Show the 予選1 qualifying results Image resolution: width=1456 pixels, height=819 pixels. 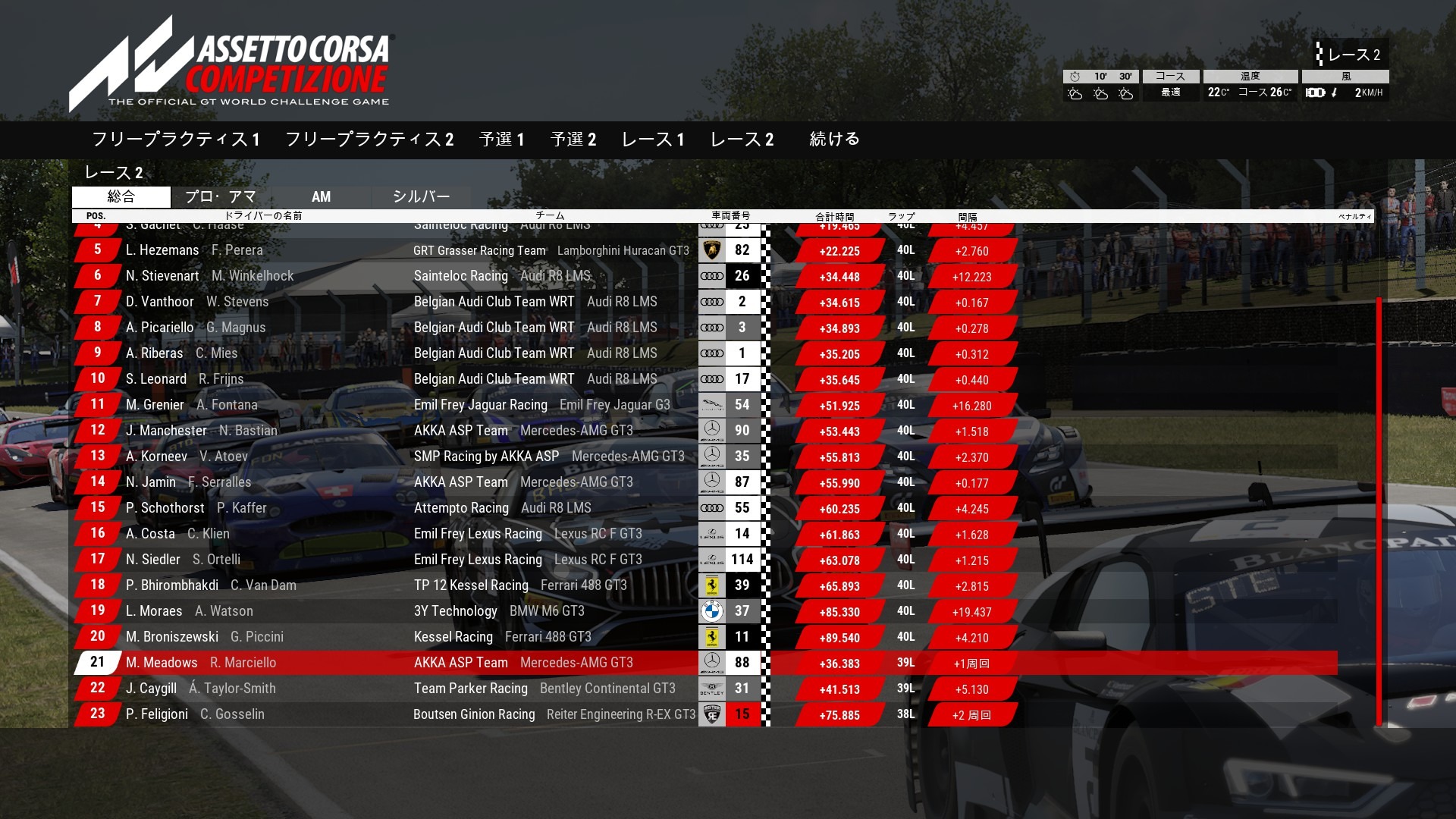(x=502, y=140)
